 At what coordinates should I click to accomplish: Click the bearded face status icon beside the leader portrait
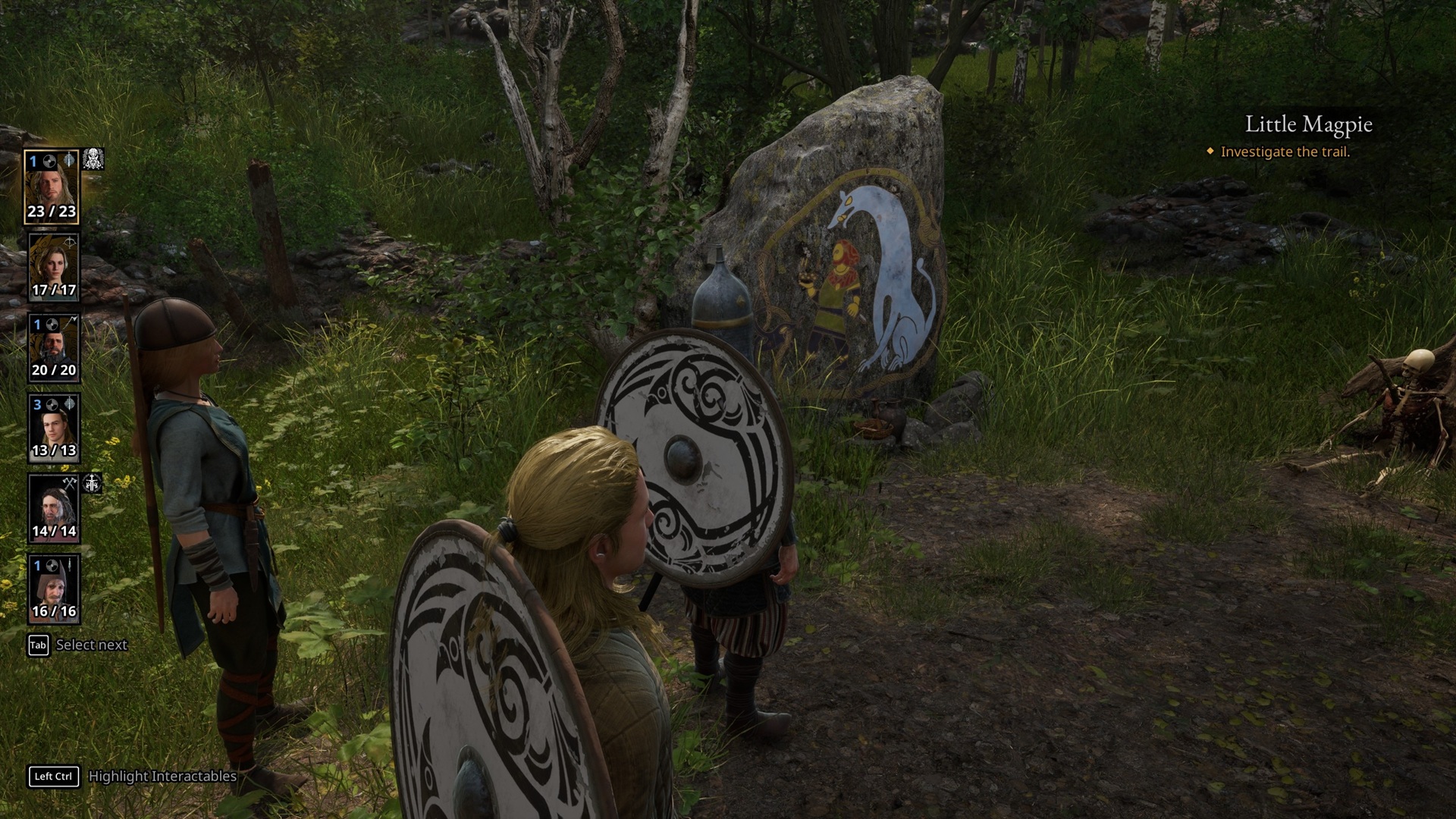tap(93, 159)
